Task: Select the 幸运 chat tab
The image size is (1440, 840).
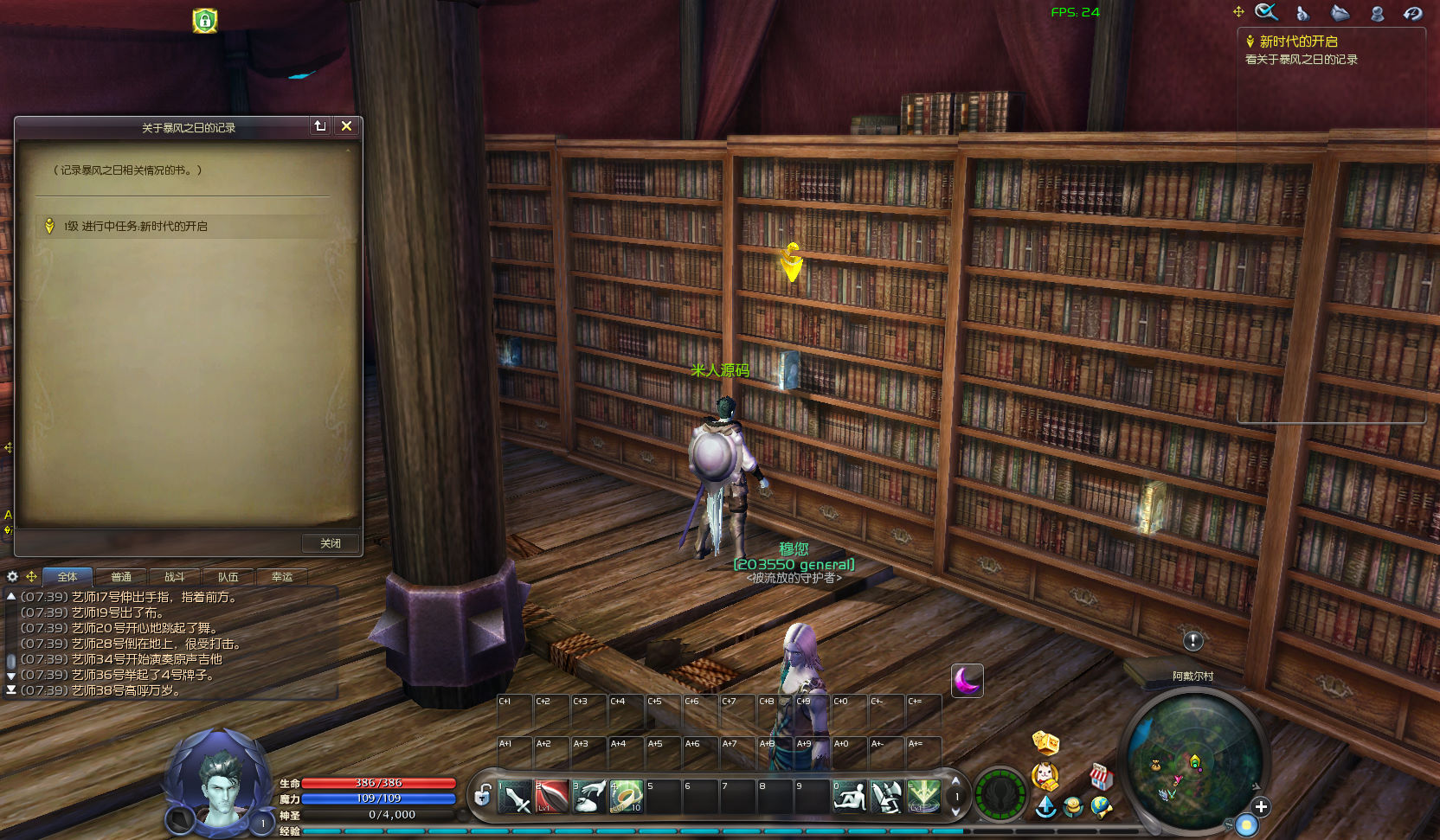Action: [x=282, y=577]
